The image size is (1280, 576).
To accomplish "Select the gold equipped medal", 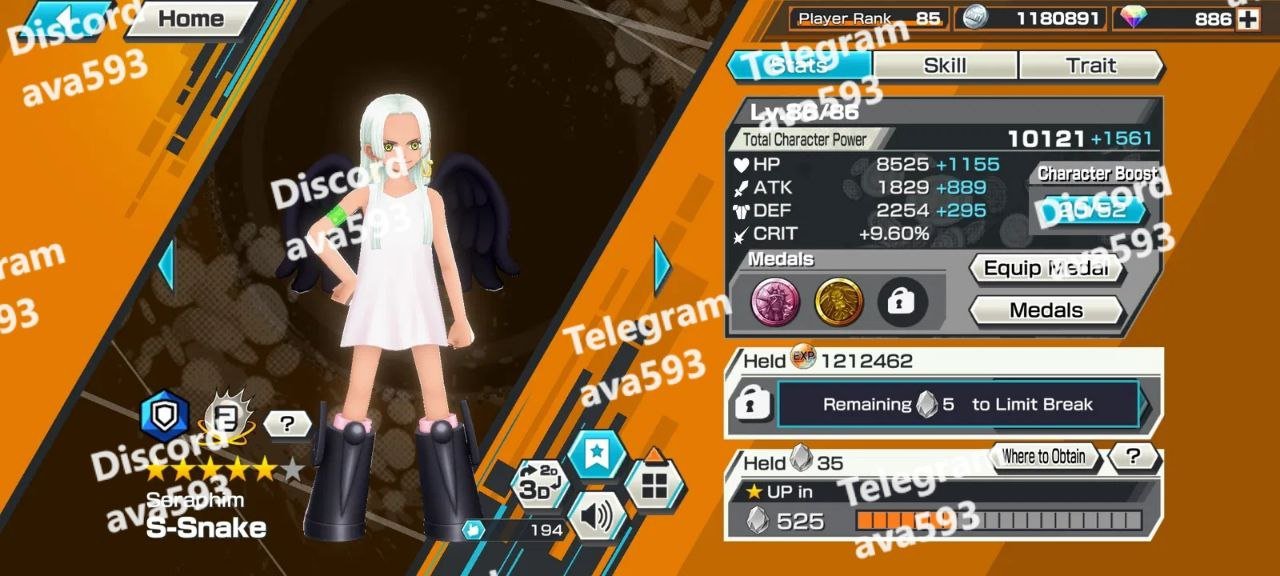I will point(839,302).
